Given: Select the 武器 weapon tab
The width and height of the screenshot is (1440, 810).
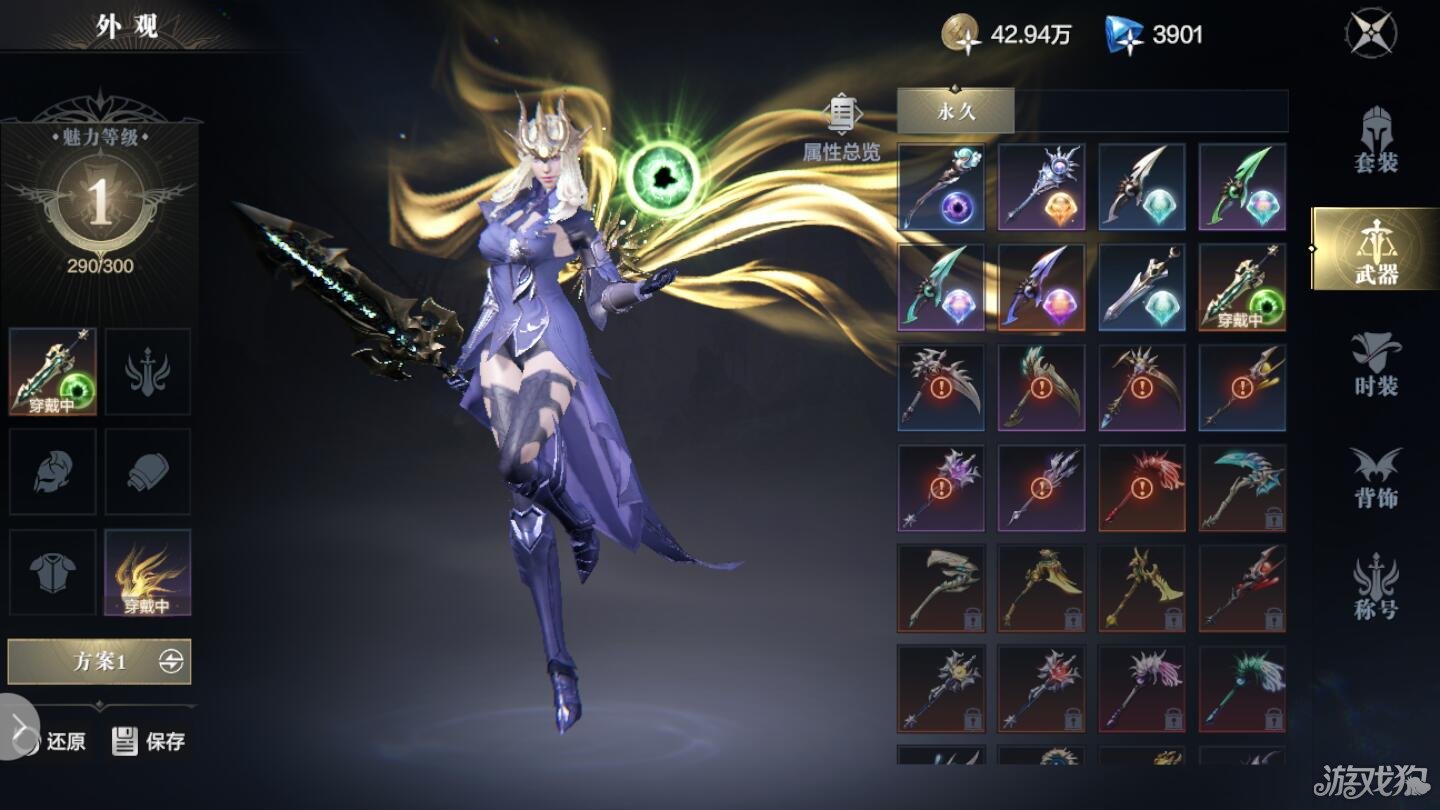Looking at the screenshot, I should point(1375,250).
